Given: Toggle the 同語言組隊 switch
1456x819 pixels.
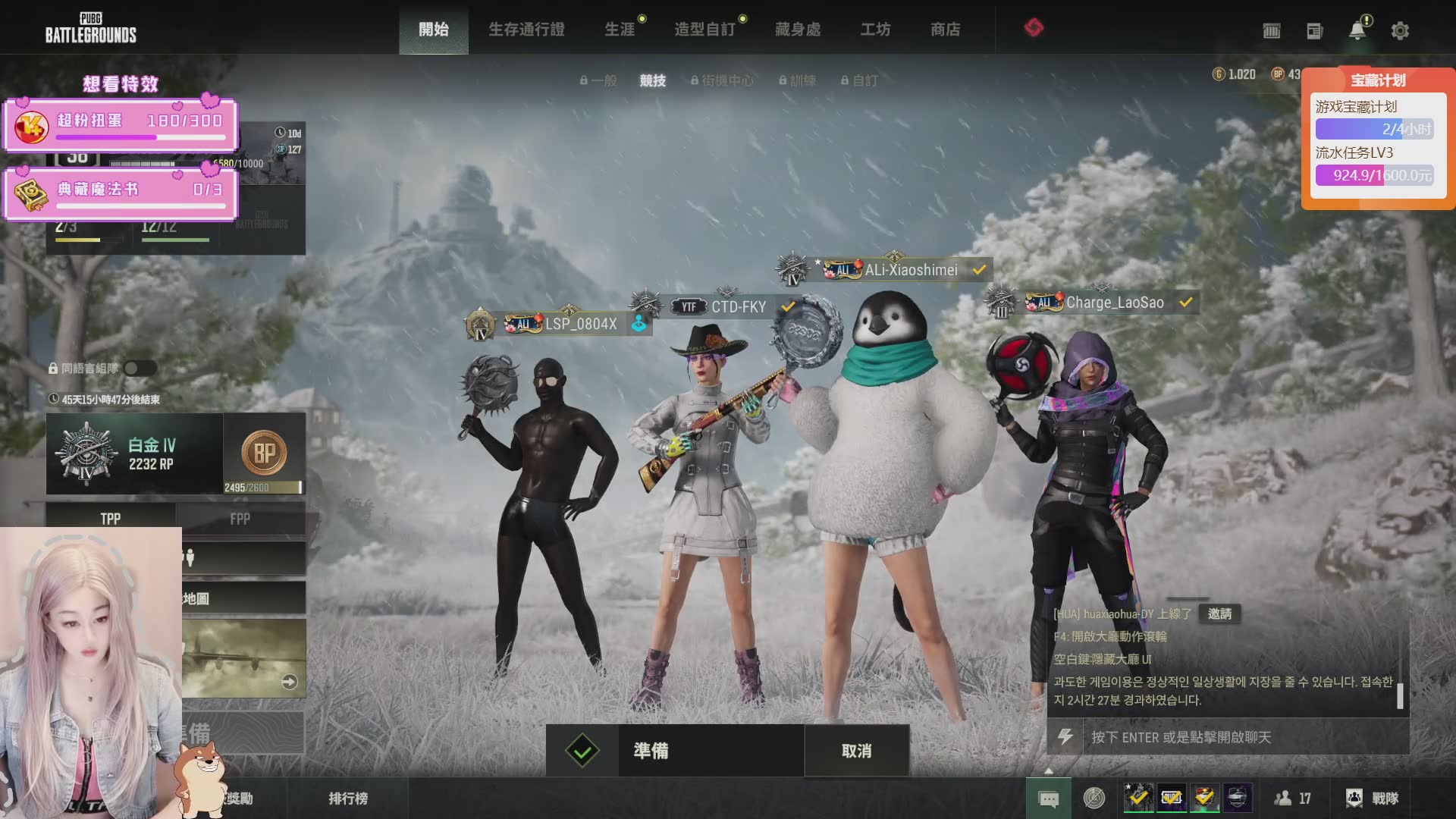Looking at the screenshot, I should point(140,369).
